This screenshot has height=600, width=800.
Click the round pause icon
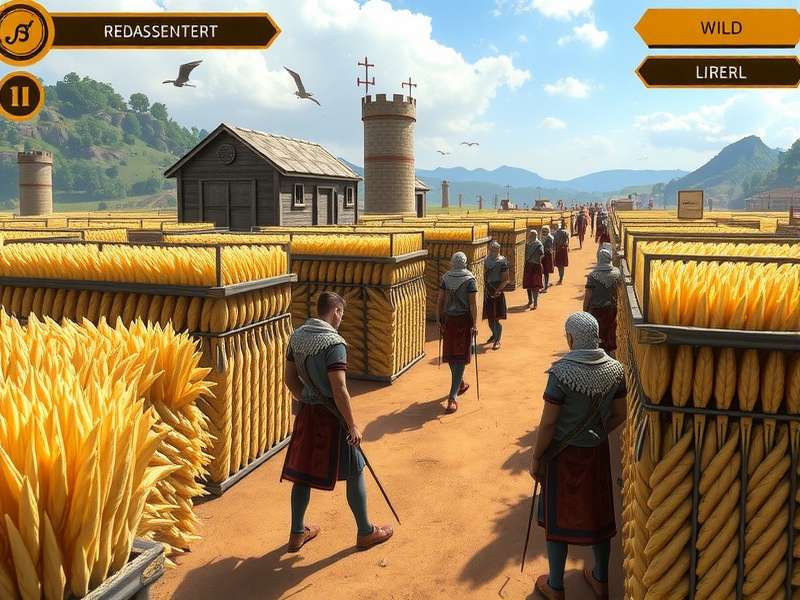[19, 96]
